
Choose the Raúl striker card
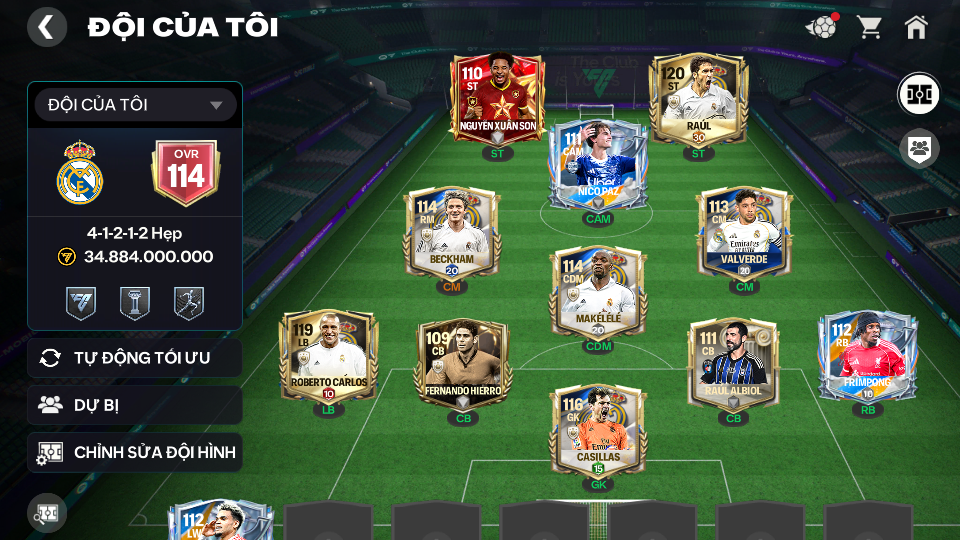(x=698, y=100)
